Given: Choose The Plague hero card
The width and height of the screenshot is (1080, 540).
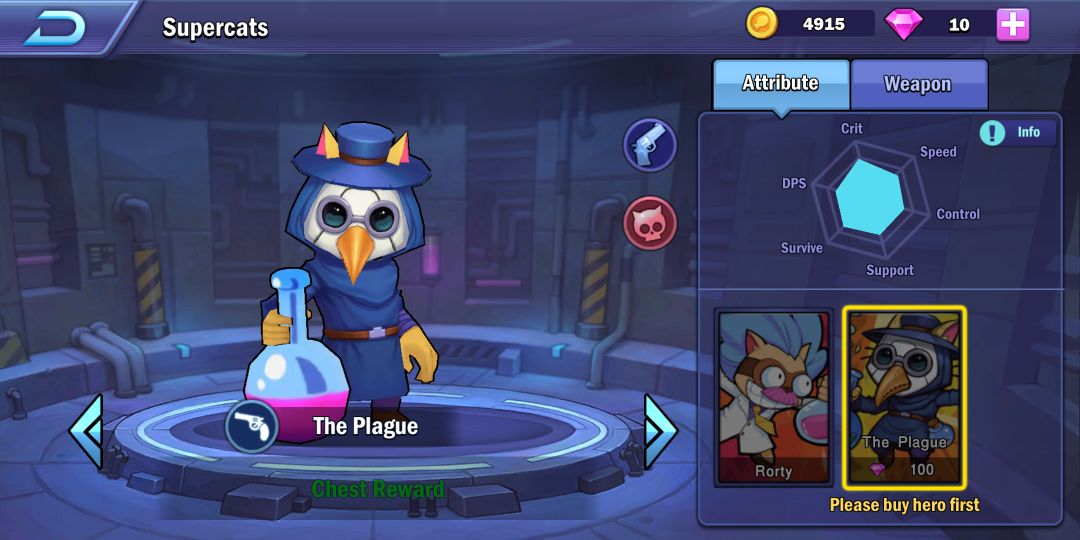Looking at the screenshot, I should (x=904, y=397).
